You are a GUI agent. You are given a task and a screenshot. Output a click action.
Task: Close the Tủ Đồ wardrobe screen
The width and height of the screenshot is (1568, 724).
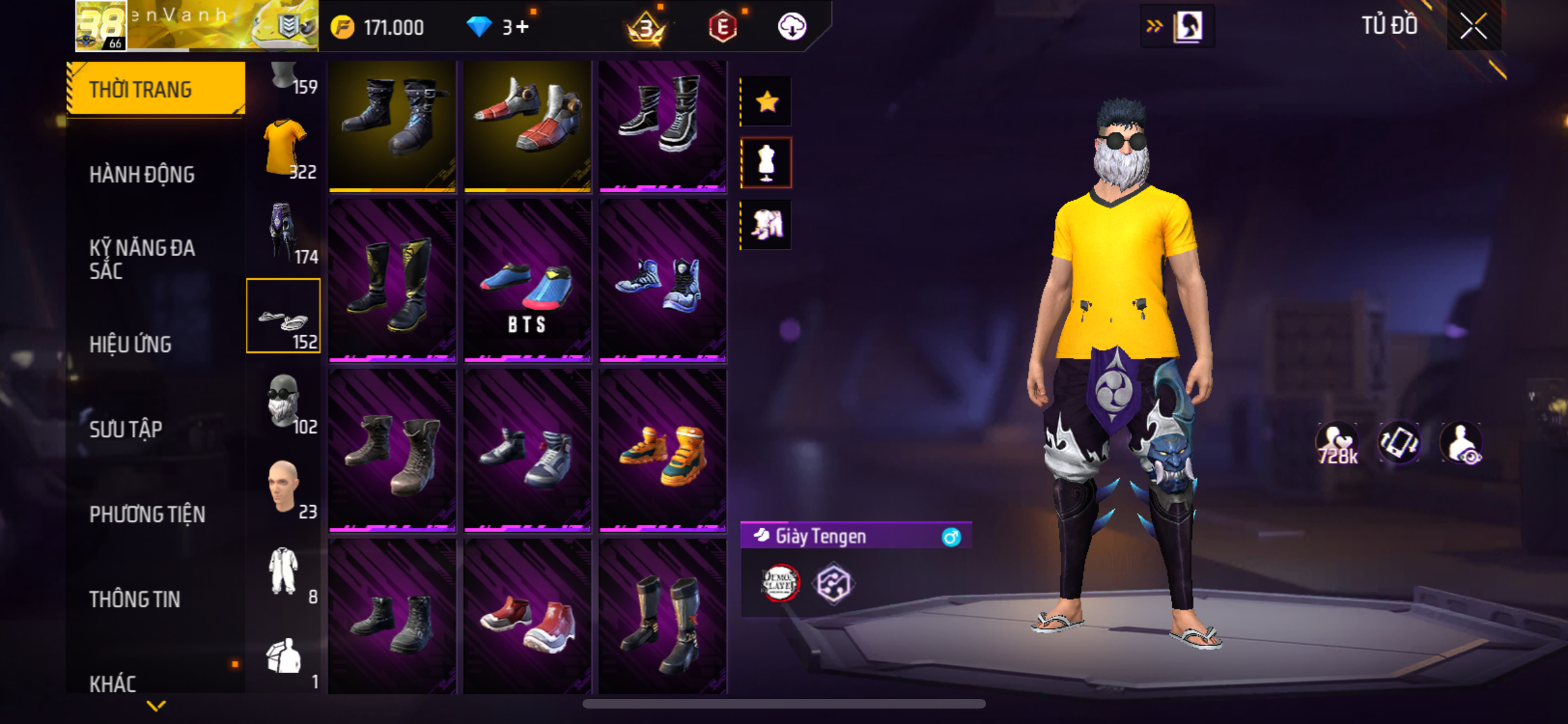pyautogui.click(x=1473, y=26)
